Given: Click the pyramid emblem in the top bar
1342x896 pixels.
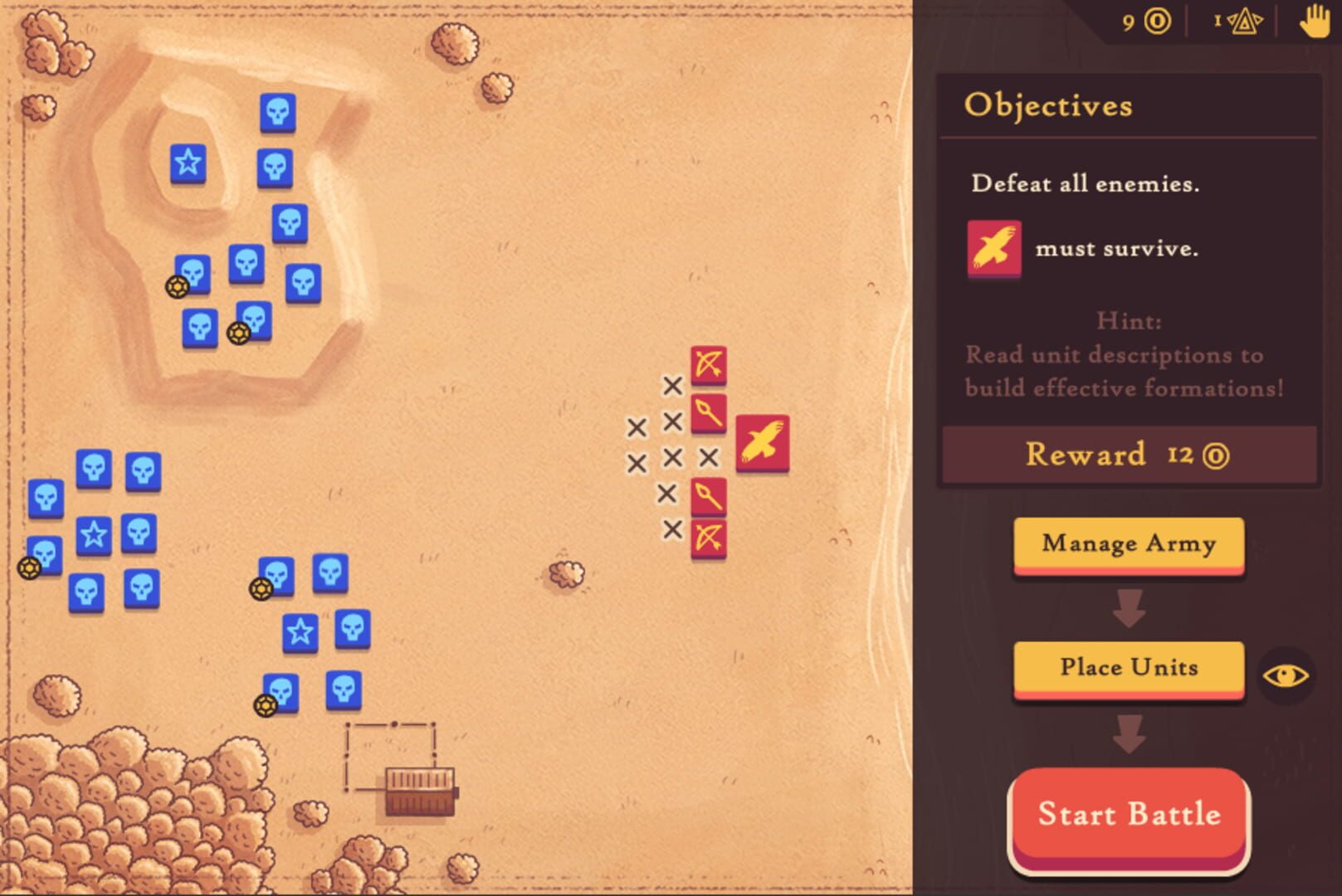Looking at the screenshot, I should (x=1244, y=23).
